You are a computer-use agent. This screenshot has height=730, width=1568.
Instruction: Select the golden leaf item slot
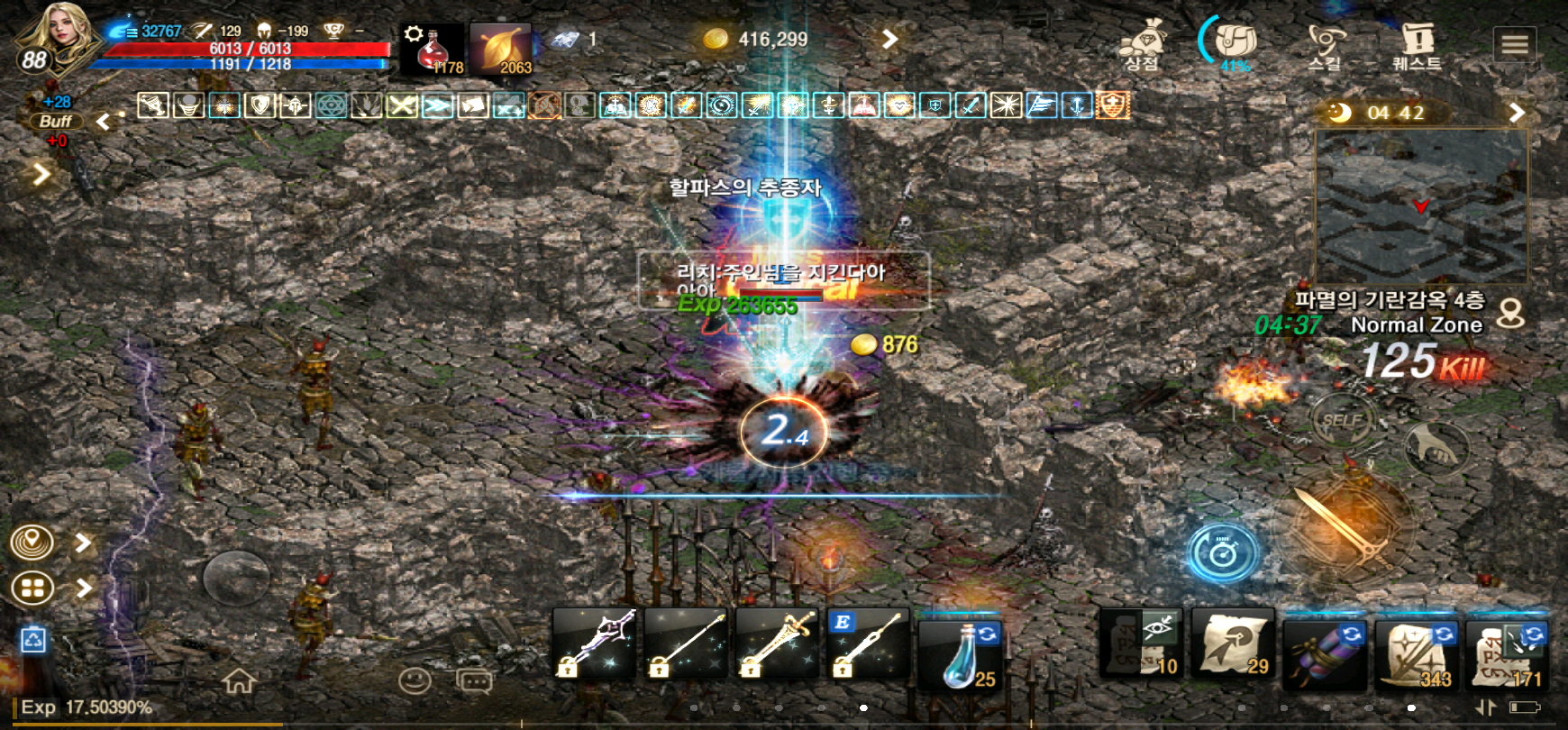[501, 49]
